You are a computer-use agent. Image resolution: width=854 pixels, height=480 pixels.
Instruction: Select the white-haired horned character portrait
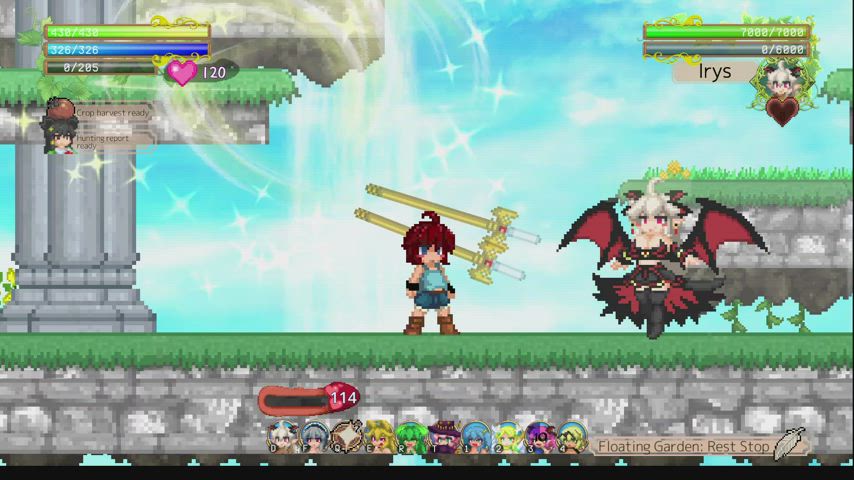pyautogui.click(x=283, y=437)
